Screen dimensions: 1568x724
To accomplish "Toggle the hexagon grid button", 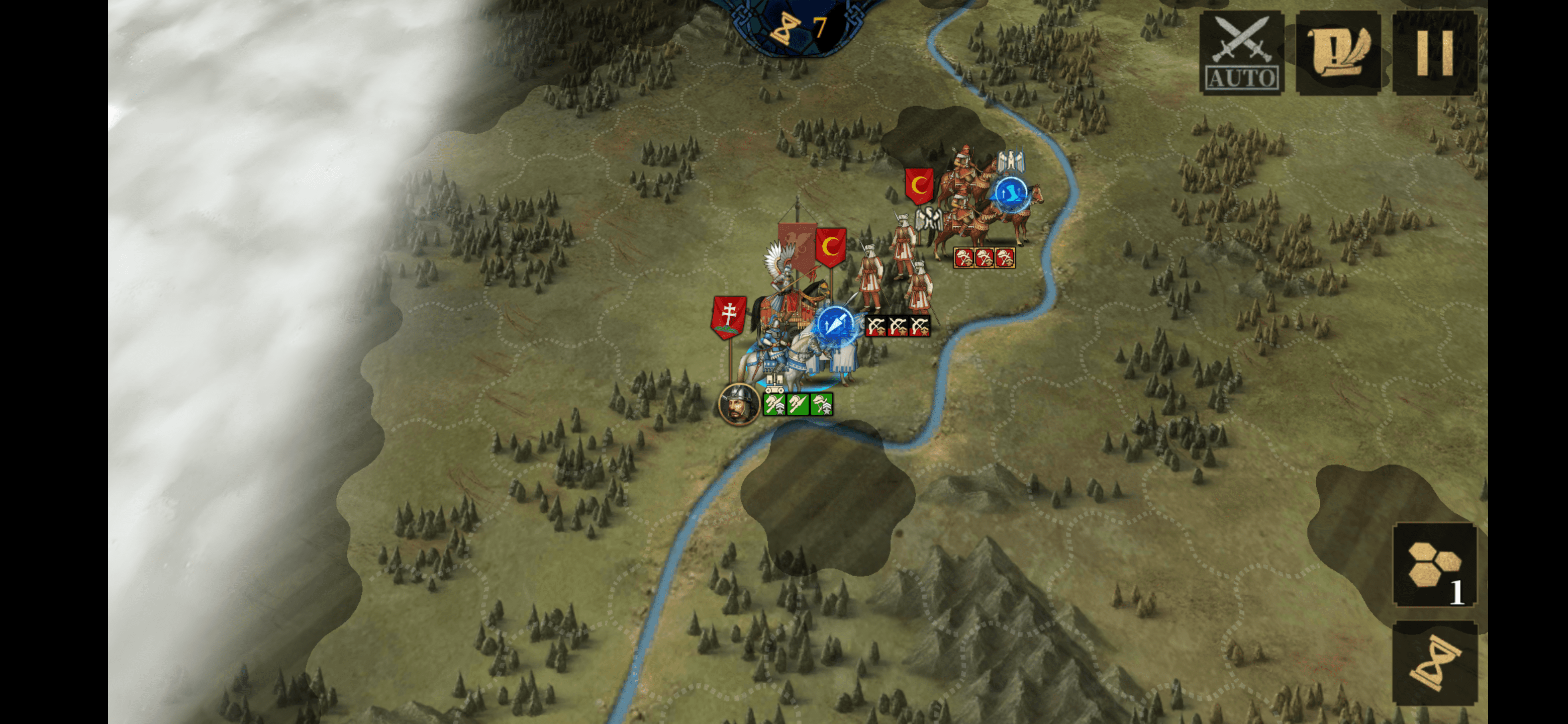I will pos(1435,565).
